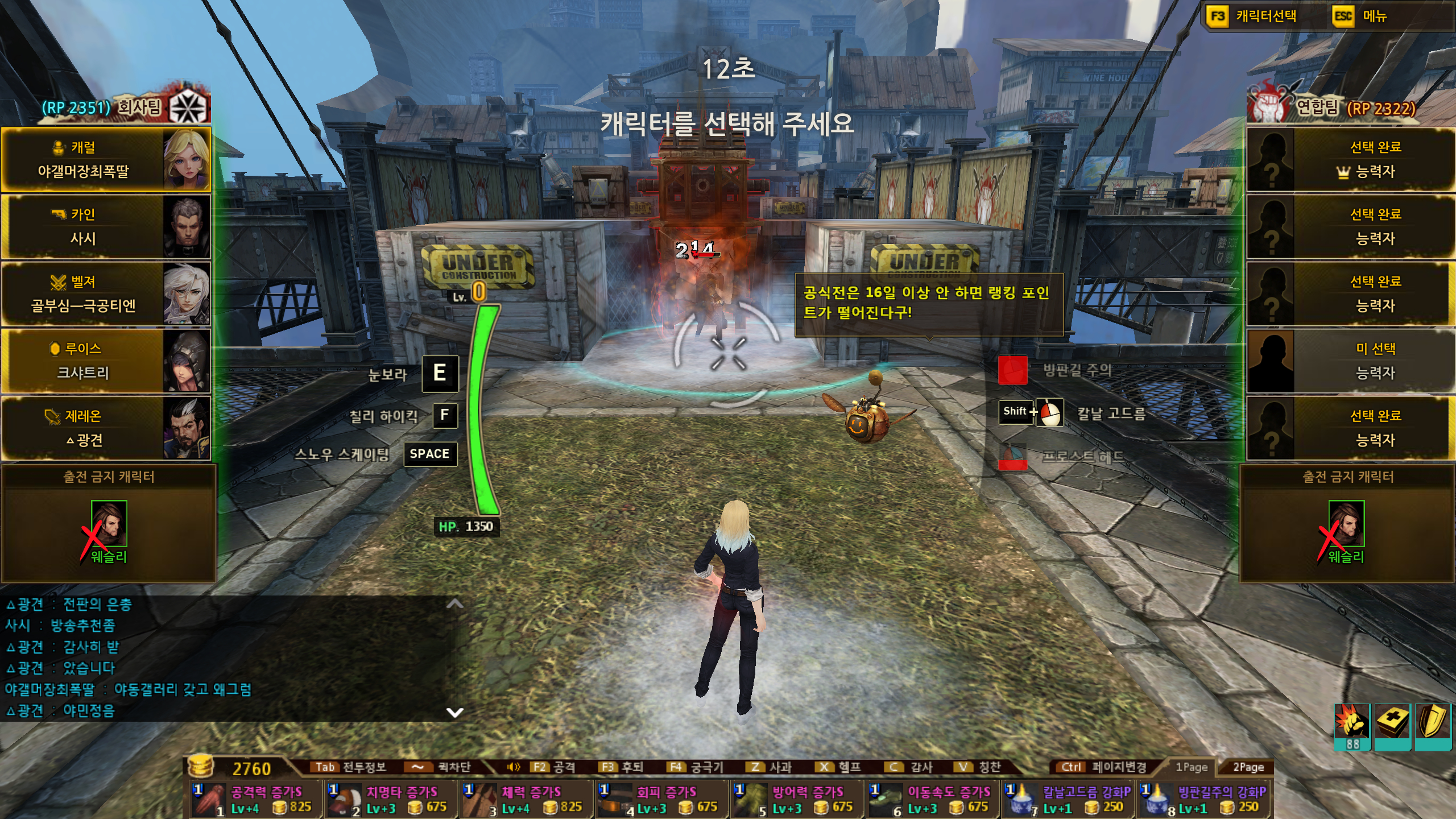This screenshot has width=1456, height=819.
Task: Select the 방어력 증가S upgrade slot
Action: tap(797, 799)
